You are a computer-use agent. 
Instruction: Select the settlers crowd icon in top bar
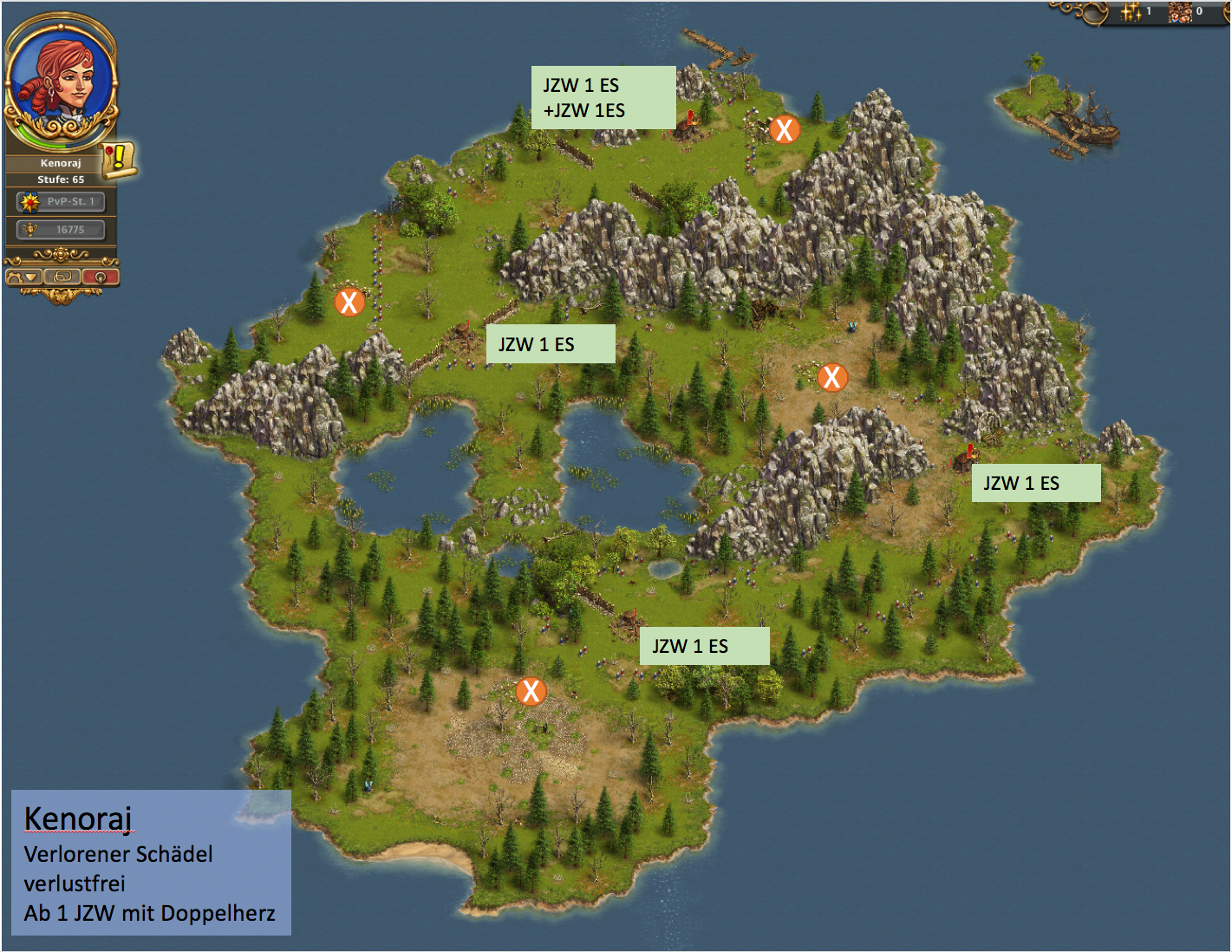[x=1180, y=11]
